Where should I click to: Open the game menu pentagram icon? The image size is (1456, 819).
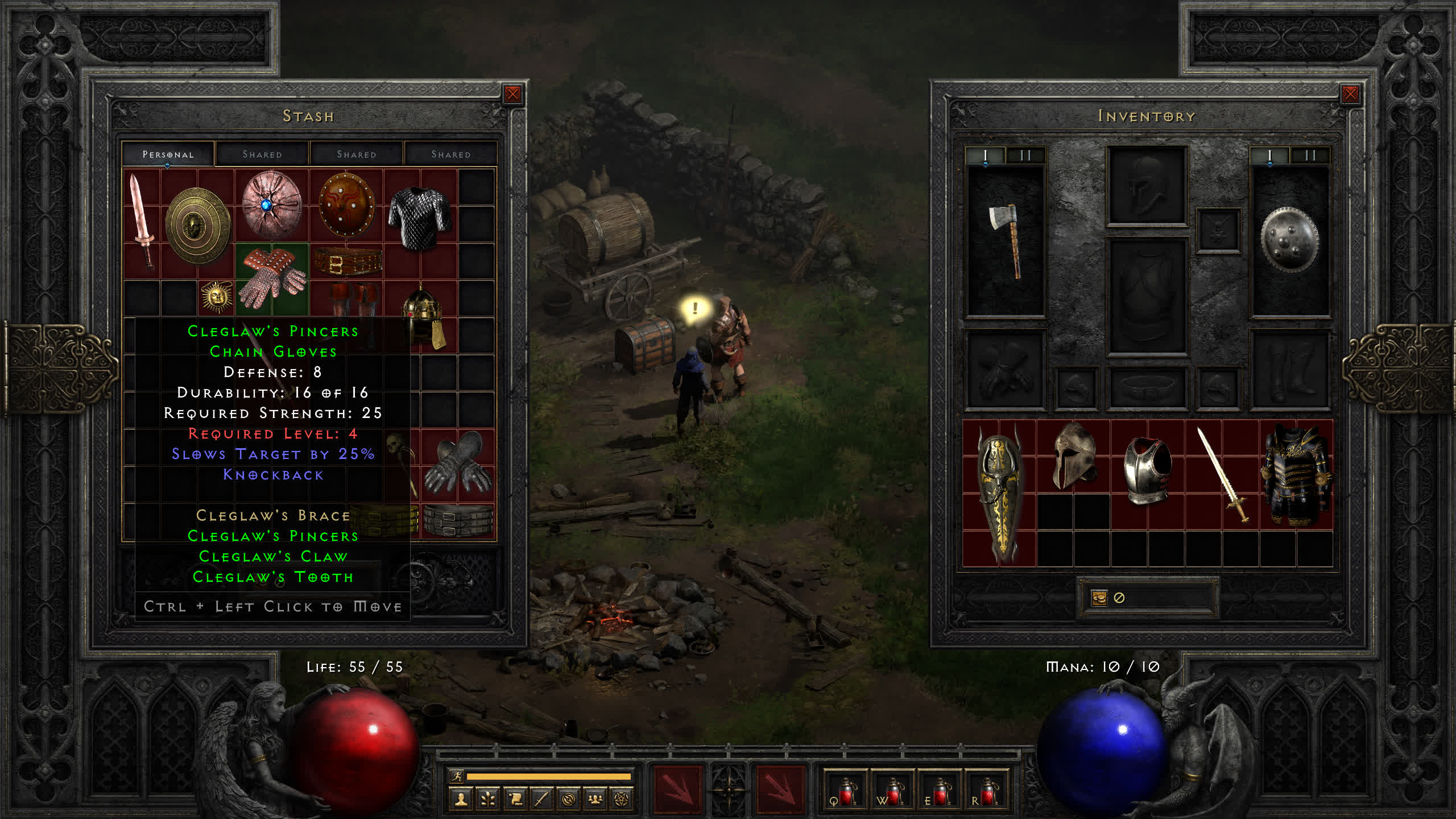tap(621, 799)
